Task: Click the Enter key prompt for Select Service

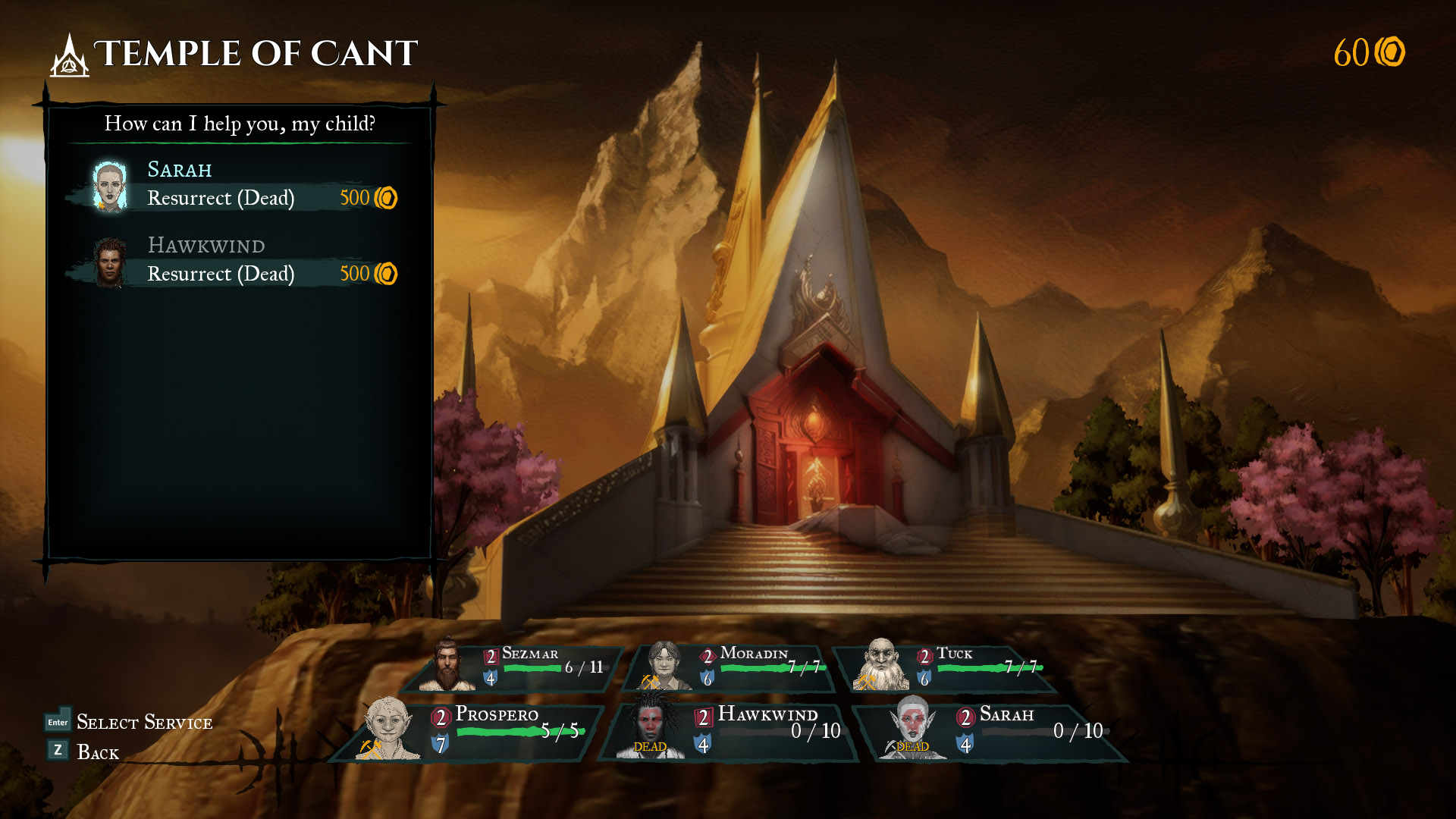Action: click(x=56, y=723)
